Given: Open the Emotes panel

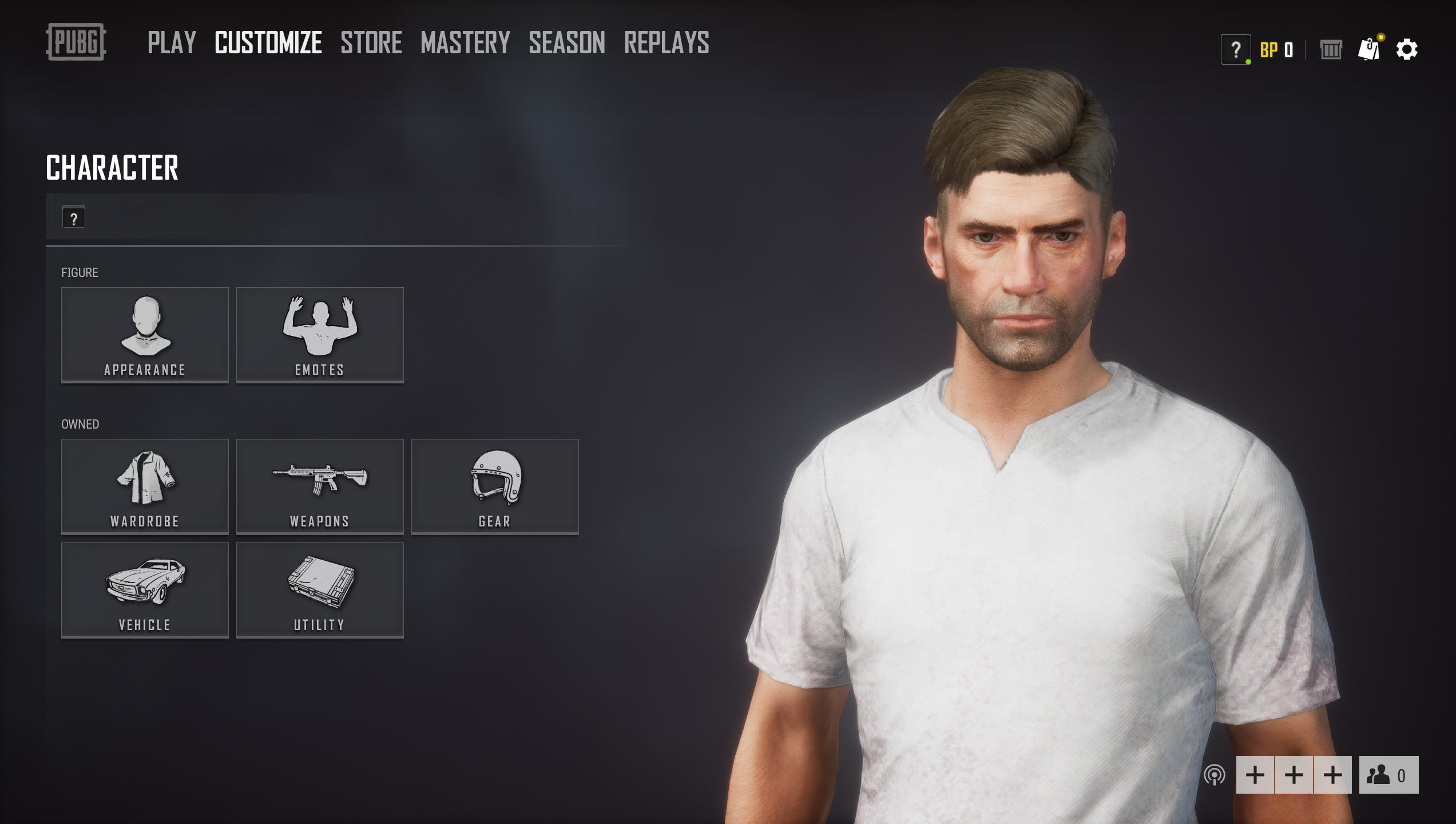Looking at the screenshot, I should point(320,335).
